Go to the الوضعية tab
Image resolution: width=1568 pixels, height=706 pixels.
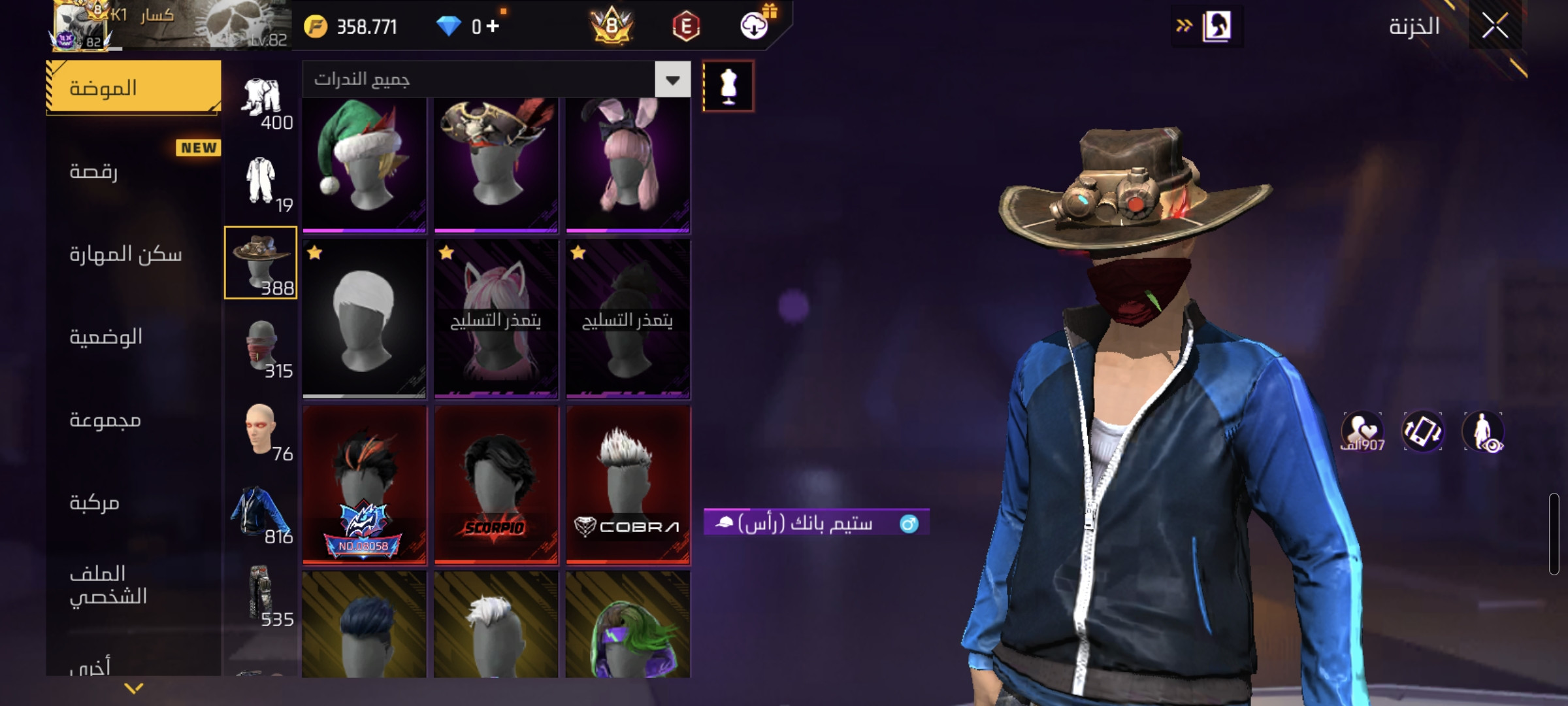pyautogui.click(x=106, y=337)
